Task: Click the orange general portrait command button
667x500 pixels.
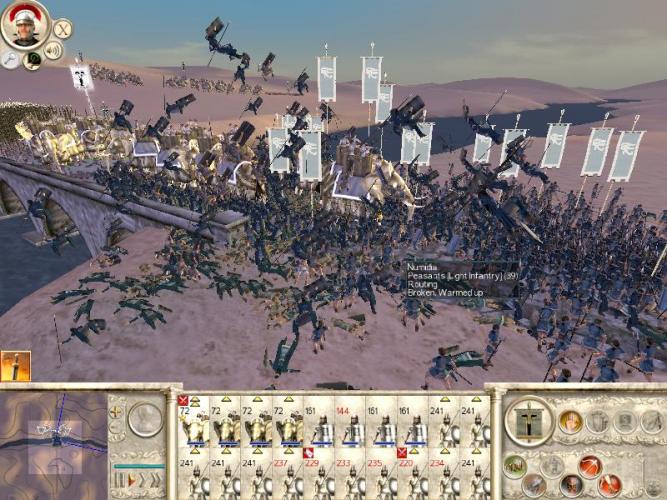Action: coord(570,422)
